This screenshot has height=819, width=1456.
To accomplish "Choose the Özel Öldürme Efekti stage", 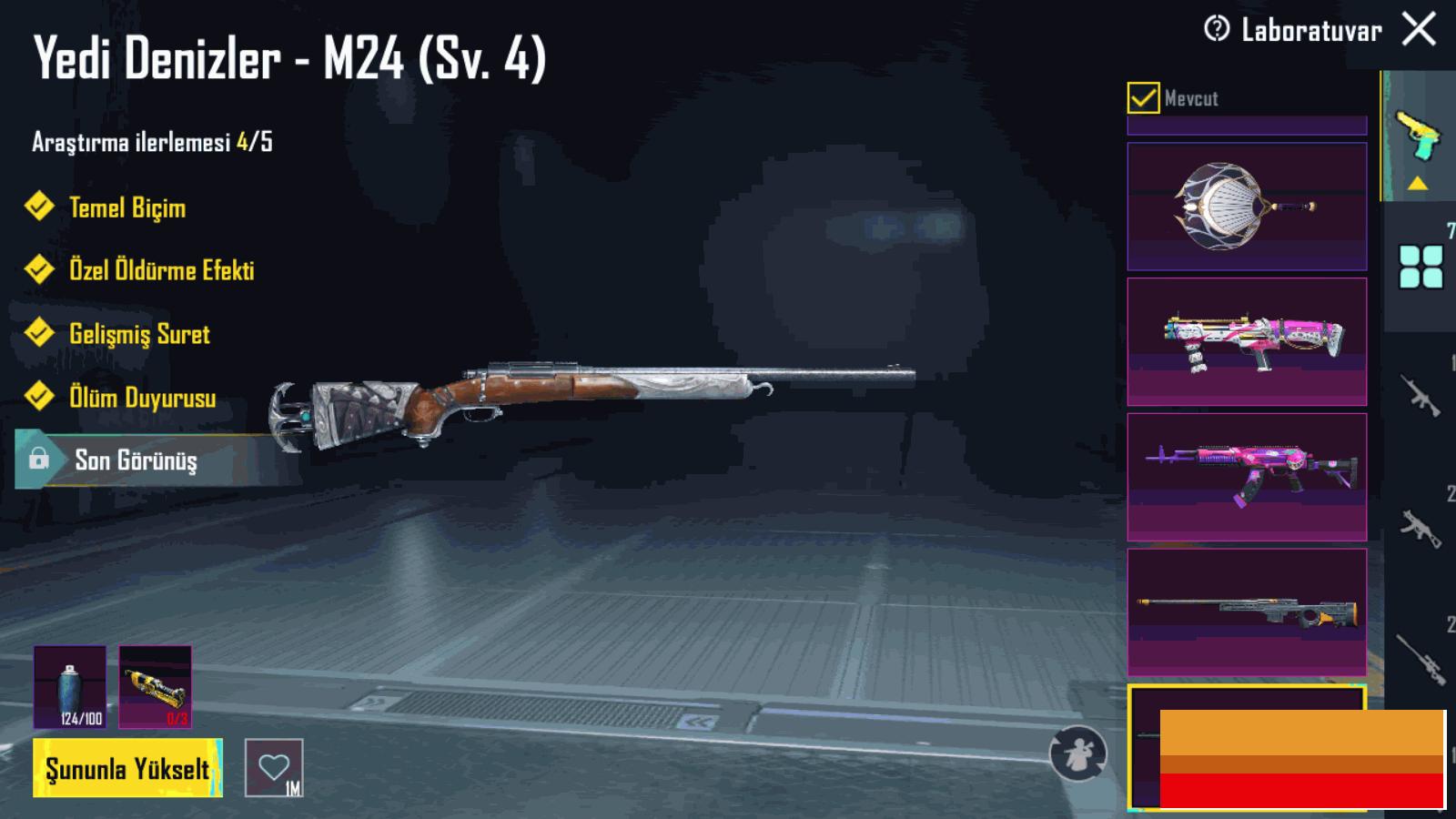I will click(161, 270).
